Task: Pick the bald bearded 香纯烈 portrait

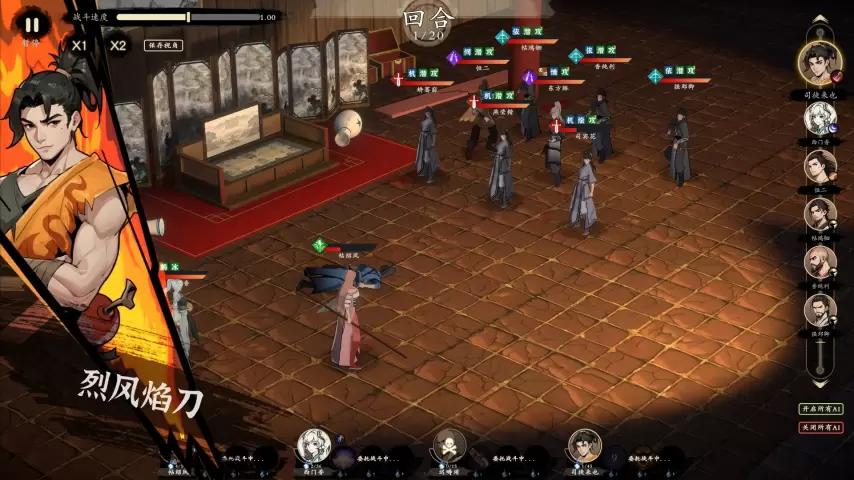Action: click(820, 262)
